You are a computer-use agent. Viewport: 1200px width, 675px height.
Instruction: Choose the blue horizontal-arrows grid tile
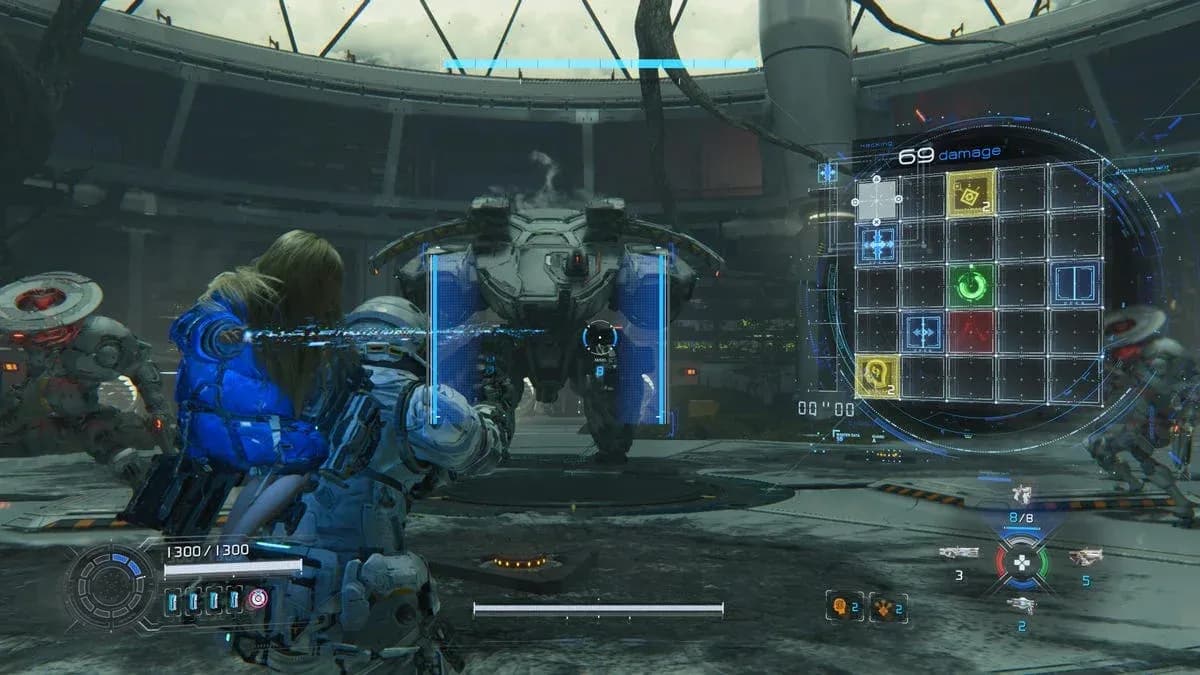coord(877,244)
